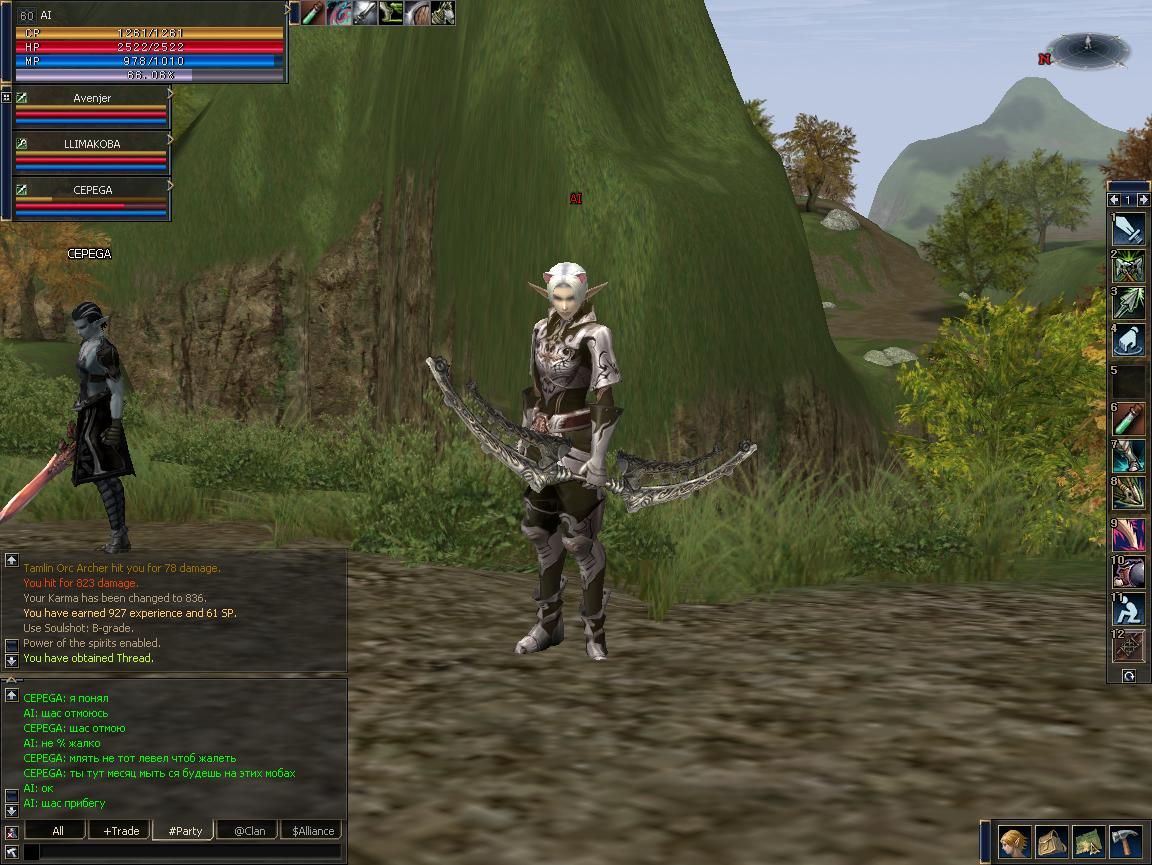Open the inventory bag icon
Screen dimensions: 1152x865
click(x=1051, y=842)
